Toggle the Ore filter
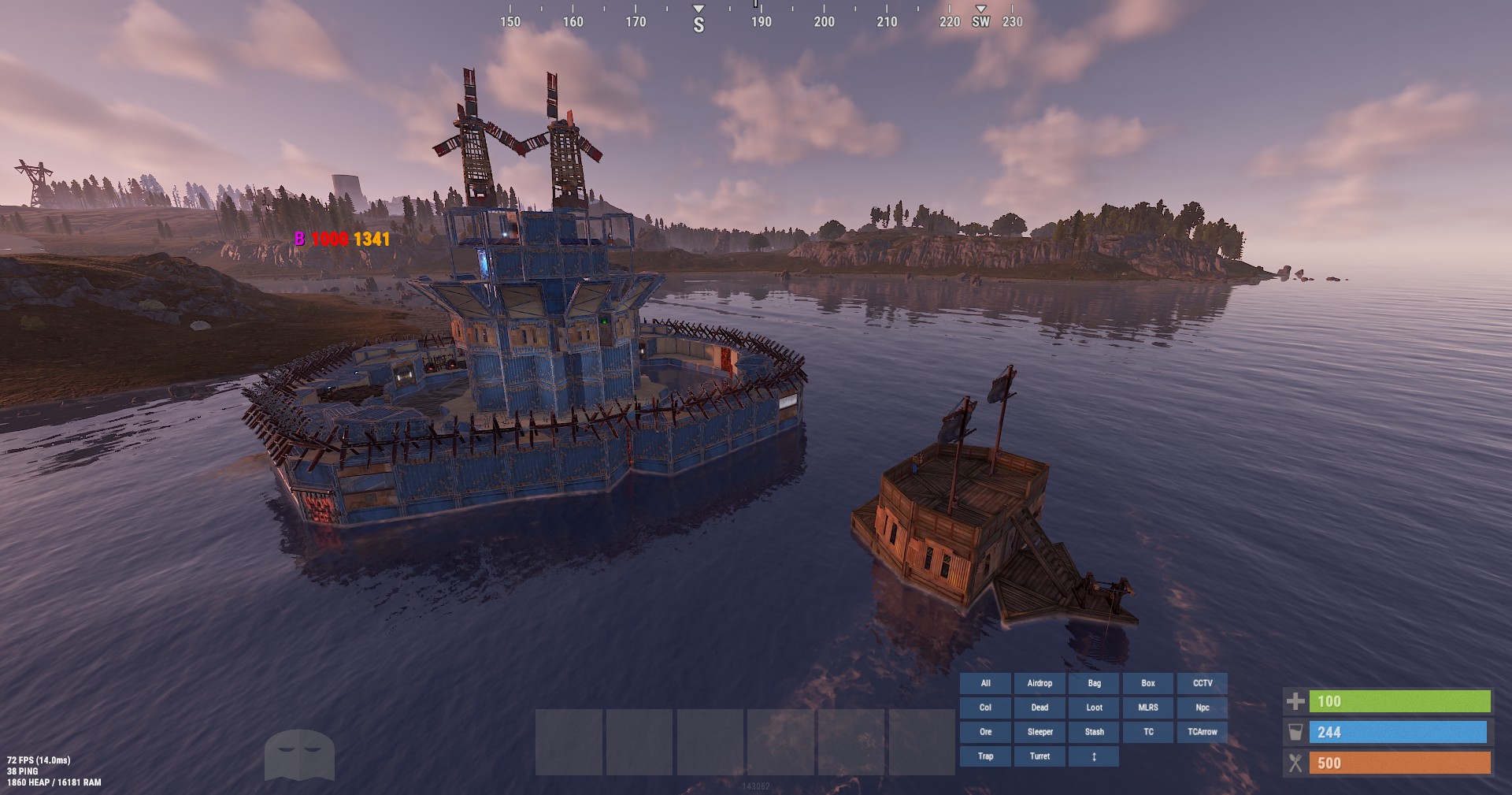This screenshot has width=1512, height=795. [x=985, y=731]
